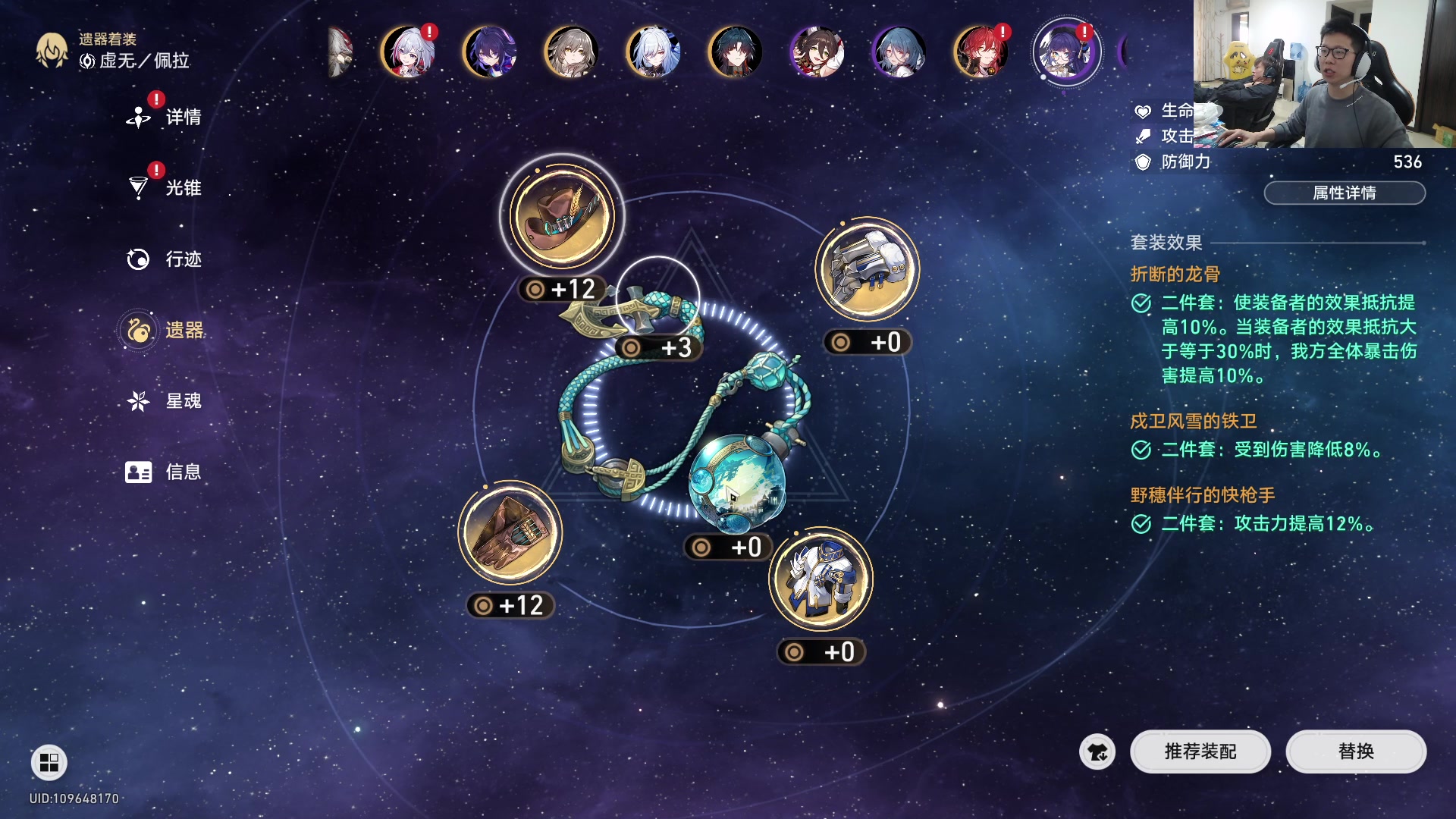Viewport: 1456px width, 819px height.
Task: Select the brown-haired girl with hat portrait
Action: click(817, 52)
